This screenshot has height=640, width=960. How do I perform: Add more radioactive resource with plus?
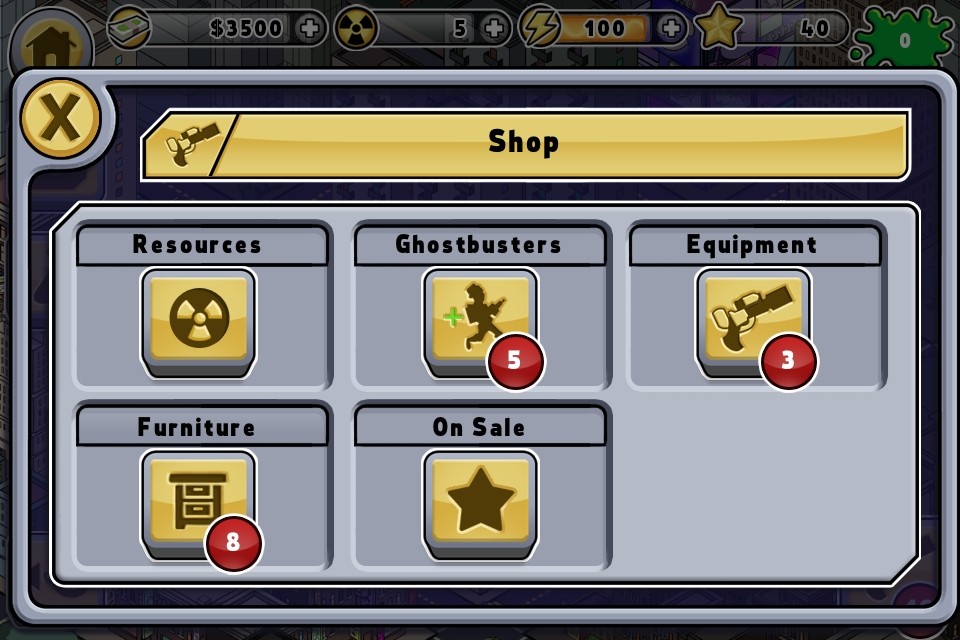(x=494, y=28)
